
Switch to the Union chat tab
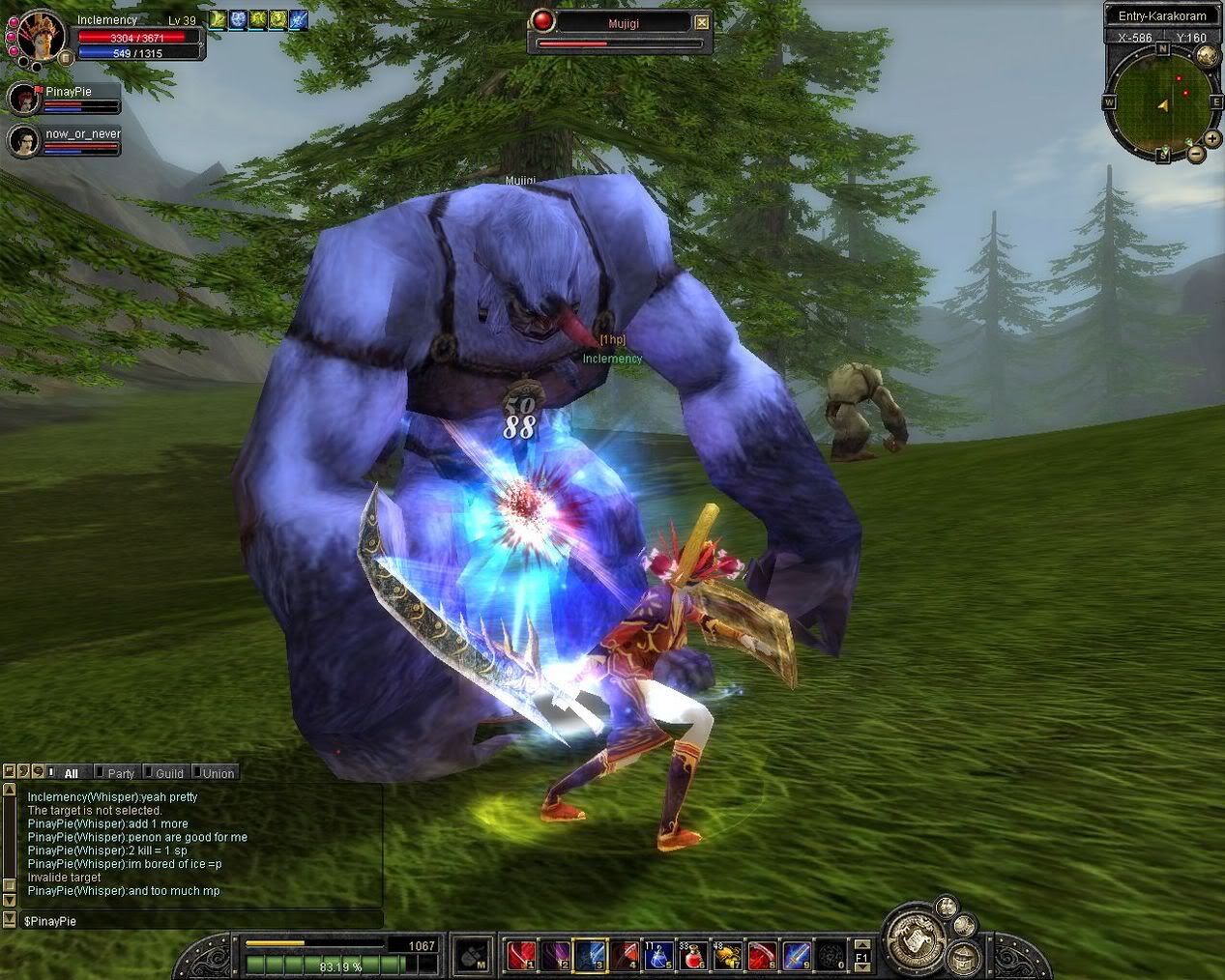pyautogui.click(x=217, y=773)
